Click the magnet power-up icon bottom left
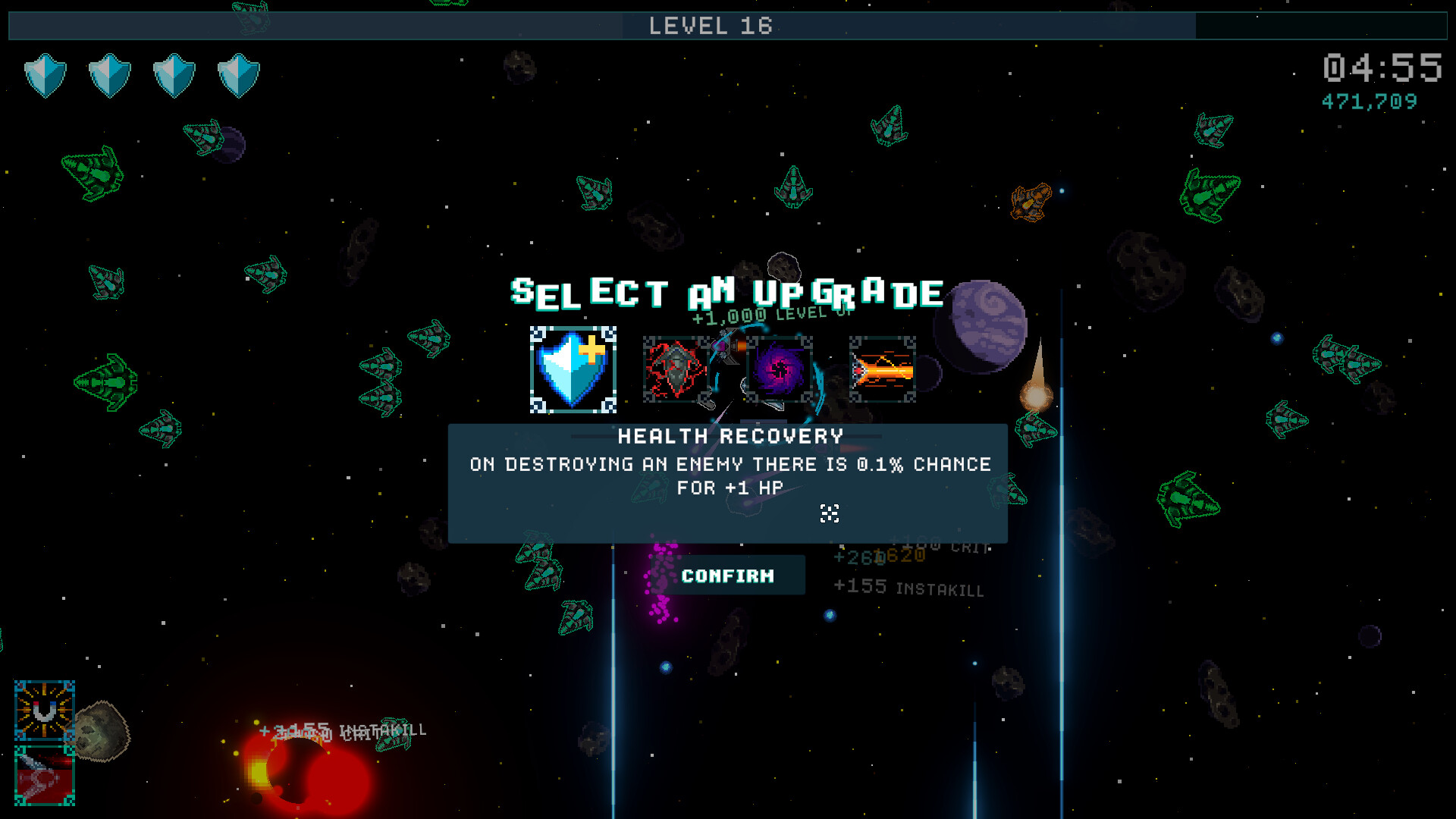Viewport: 1456px width, 819px height. coord(43,711)
